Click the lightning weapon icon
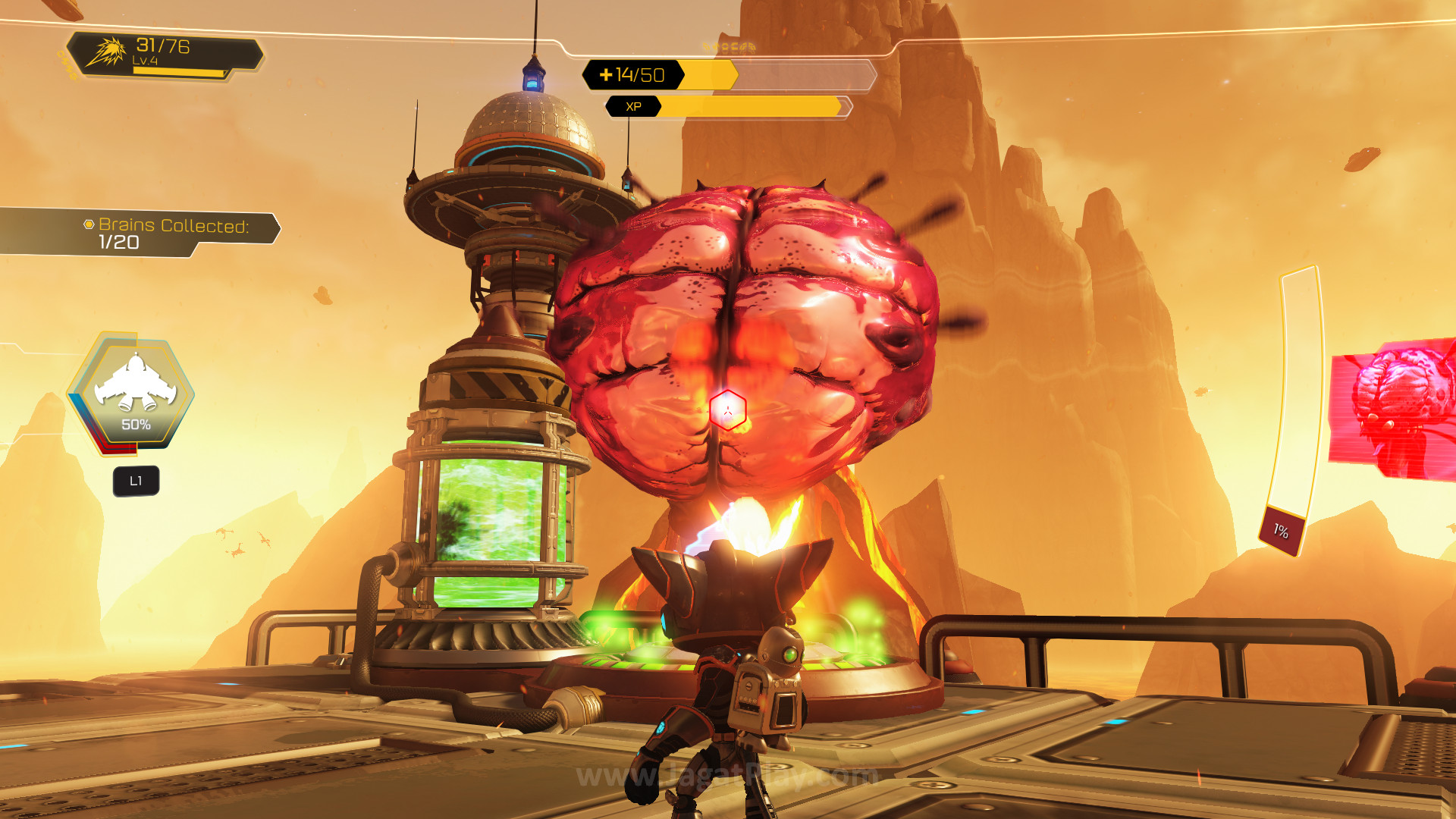This screenshot has height=819, width=1456. pyautogui.click(x=106, y=52)
